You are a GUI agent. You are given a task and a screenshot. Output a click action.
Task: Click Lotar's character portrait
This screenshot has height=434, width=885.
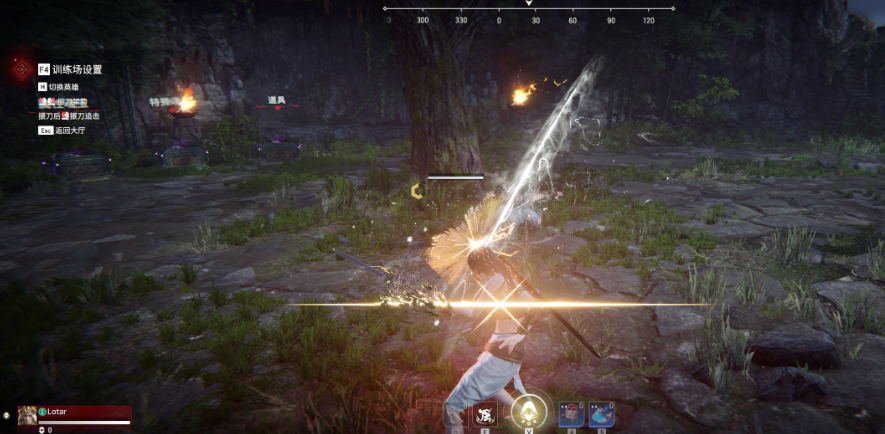[x=27, y=415]
